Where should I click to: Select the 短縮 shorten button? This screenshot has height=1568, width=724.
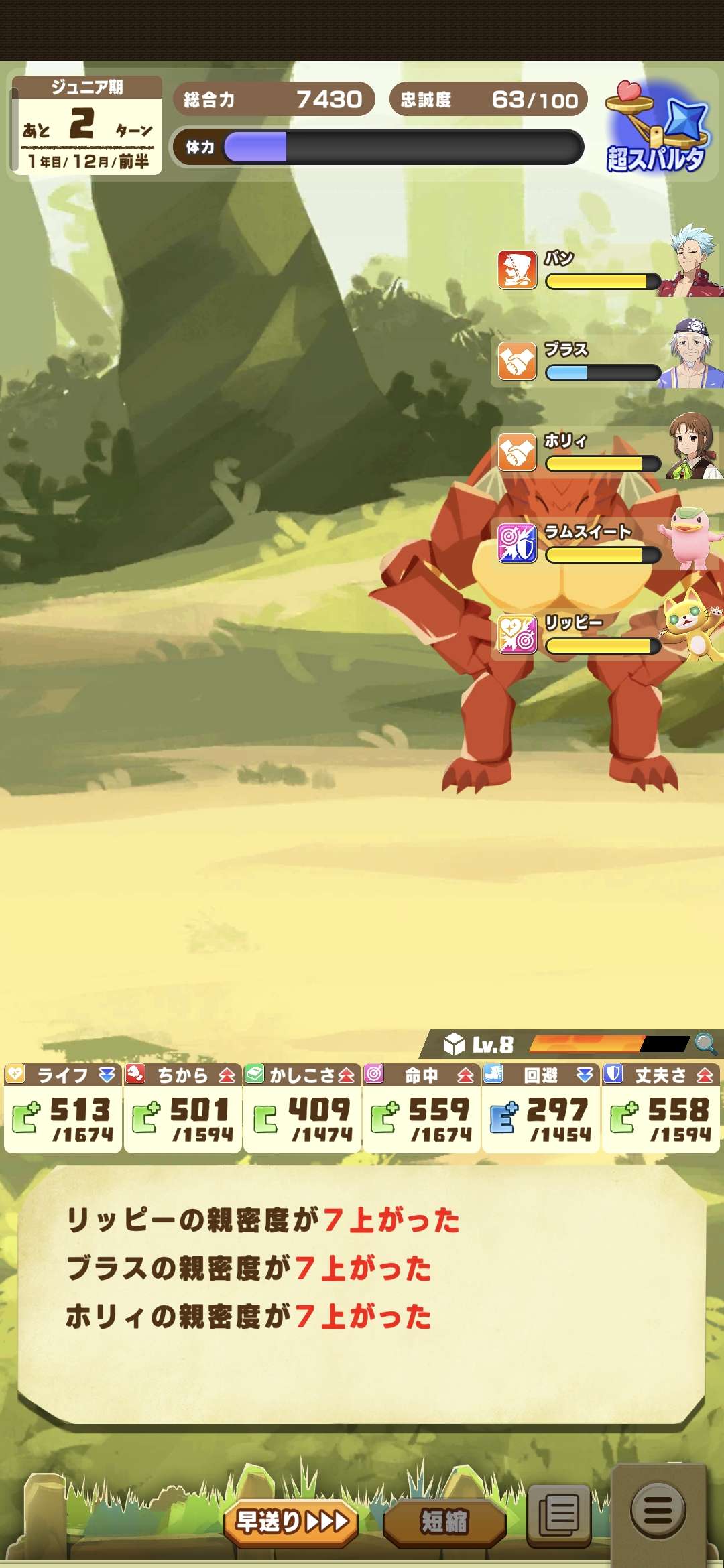click(444, 1522)
